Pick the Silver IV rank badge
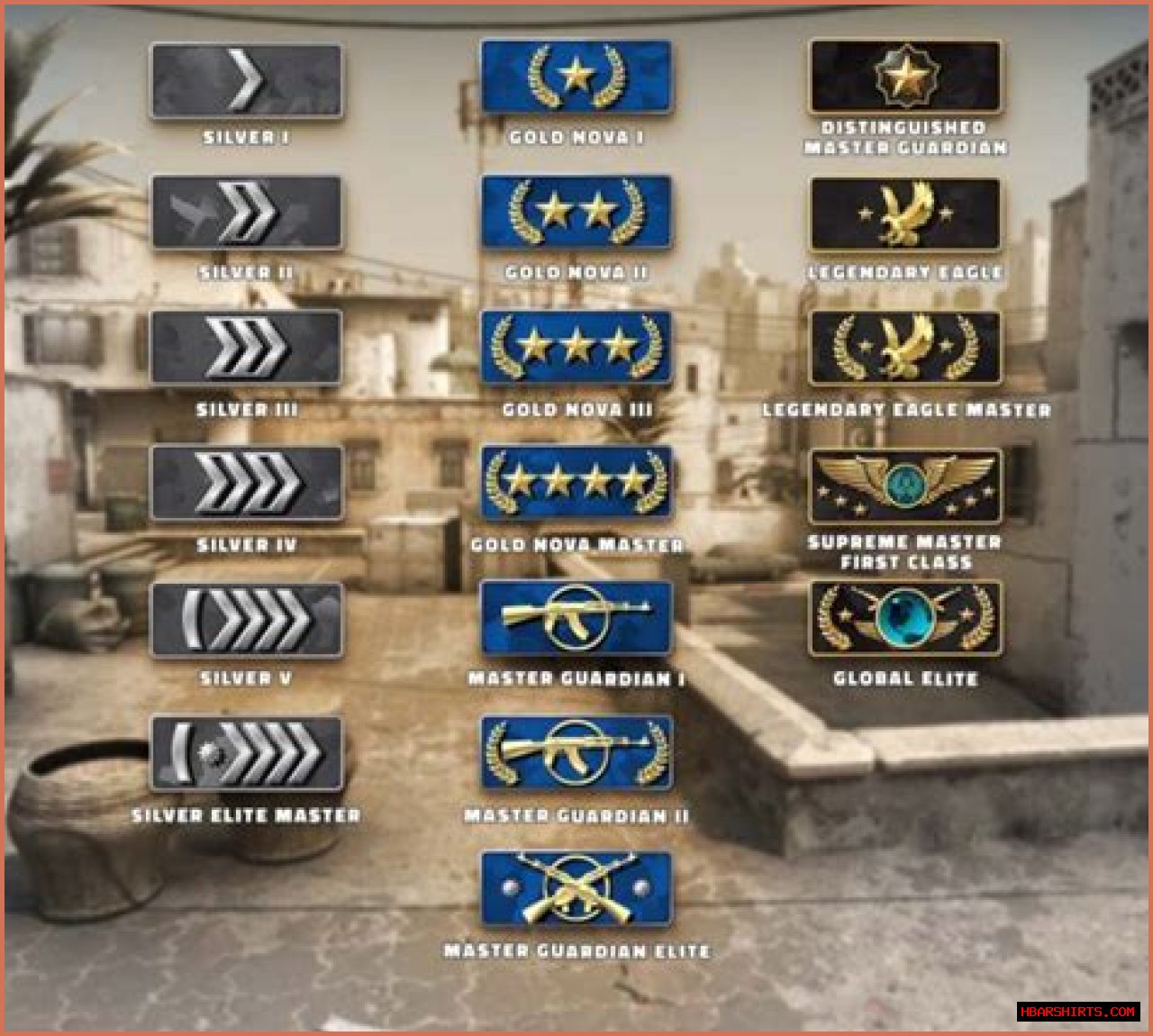 coord(246,483)
